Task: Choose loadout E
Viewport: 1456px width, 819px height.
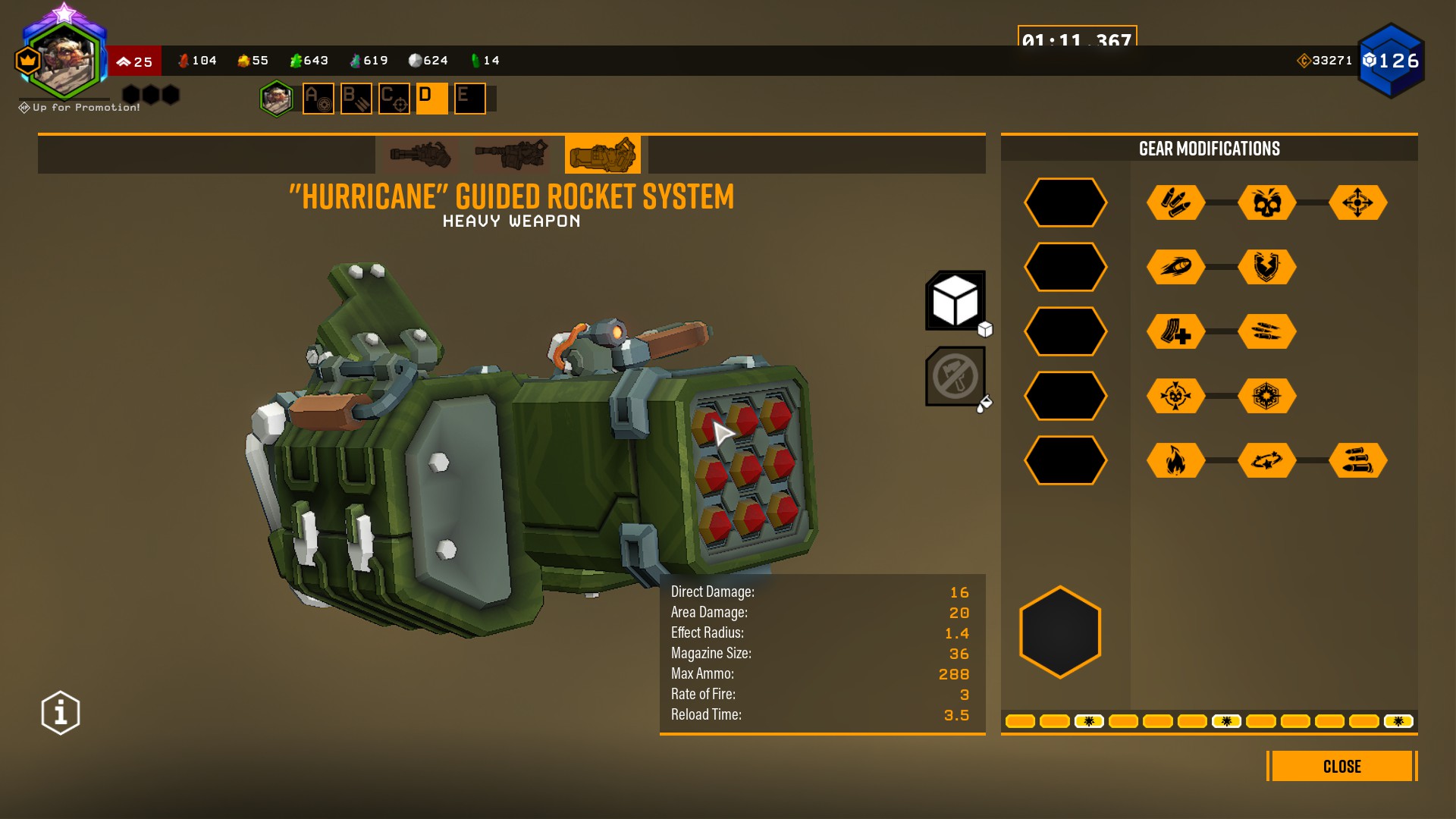Action: tap(470, 99)
